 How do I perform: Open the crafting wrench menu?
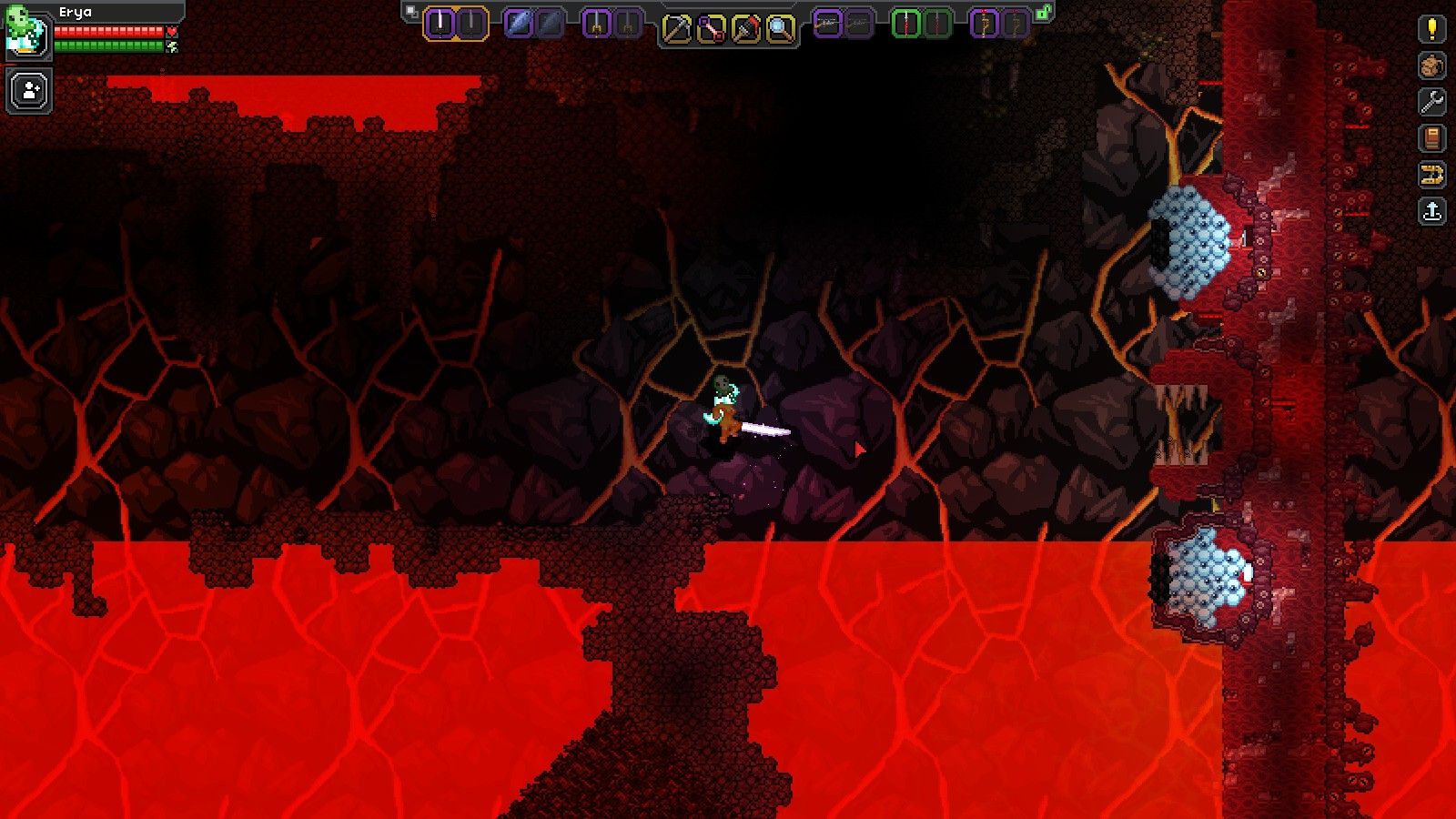[1431, 101]
